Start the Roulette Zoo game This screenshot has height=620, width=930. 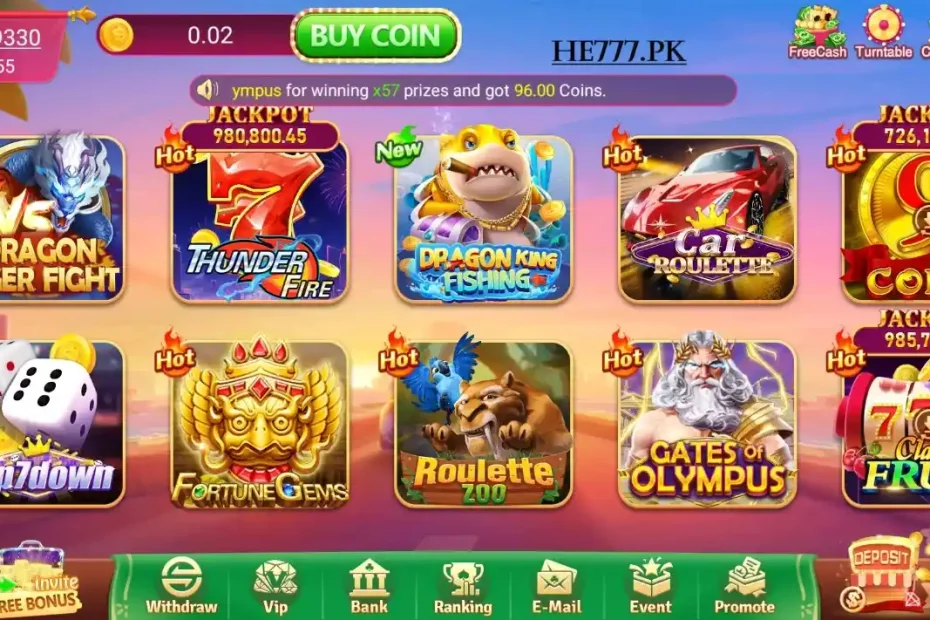(x=483, y=425)
